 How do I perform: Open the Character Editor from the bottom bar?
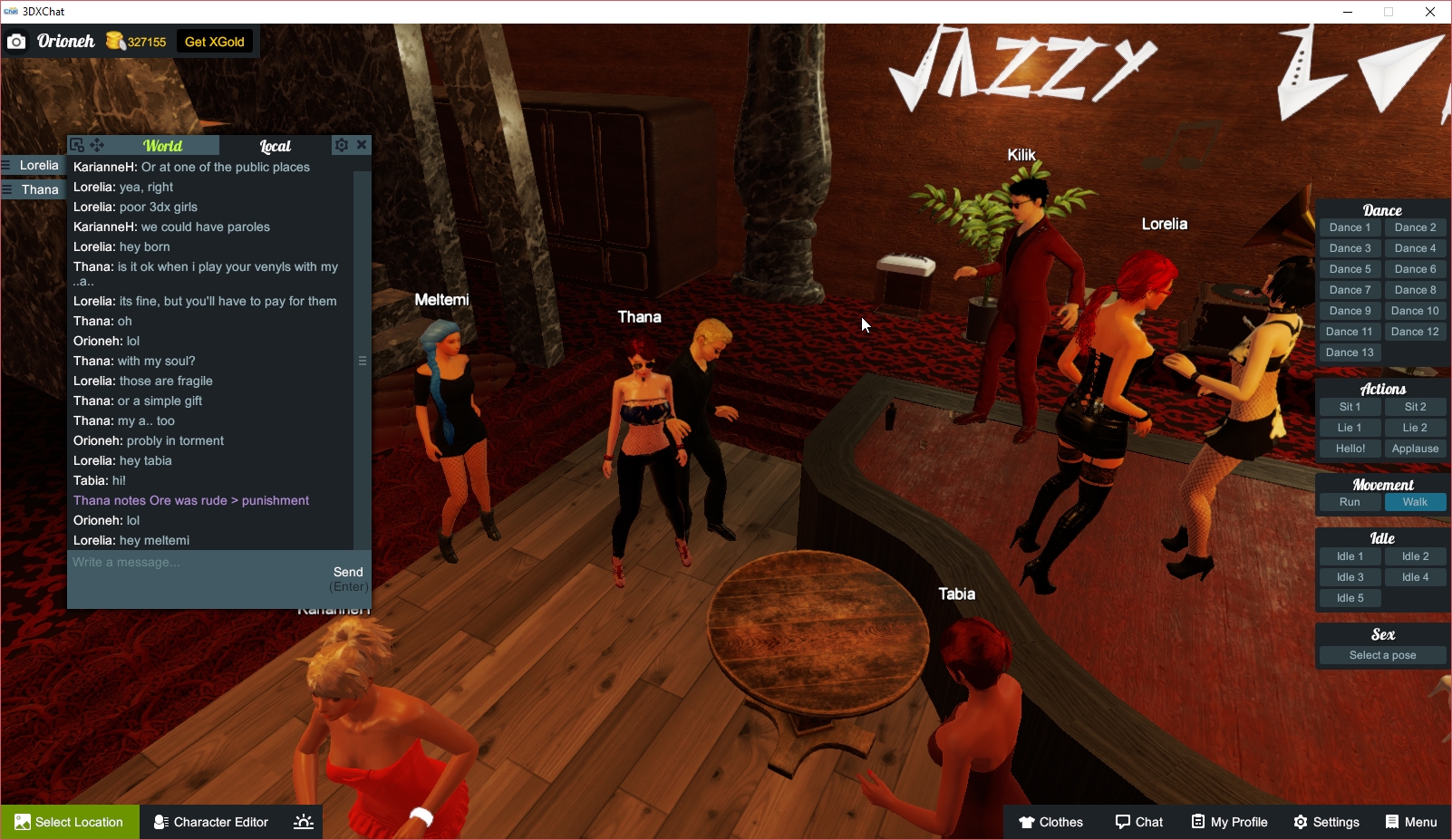(210, 822)
